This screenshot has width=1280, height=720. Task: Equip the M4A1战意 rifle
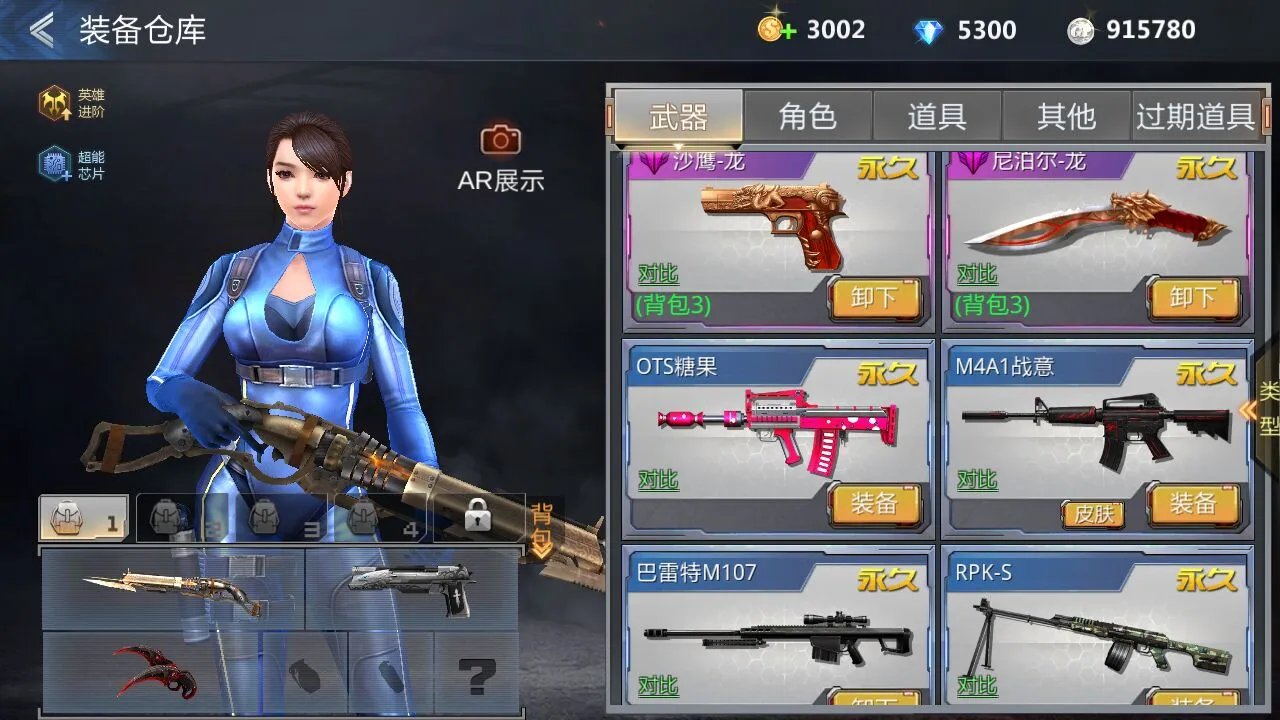tap(1192, 503)
